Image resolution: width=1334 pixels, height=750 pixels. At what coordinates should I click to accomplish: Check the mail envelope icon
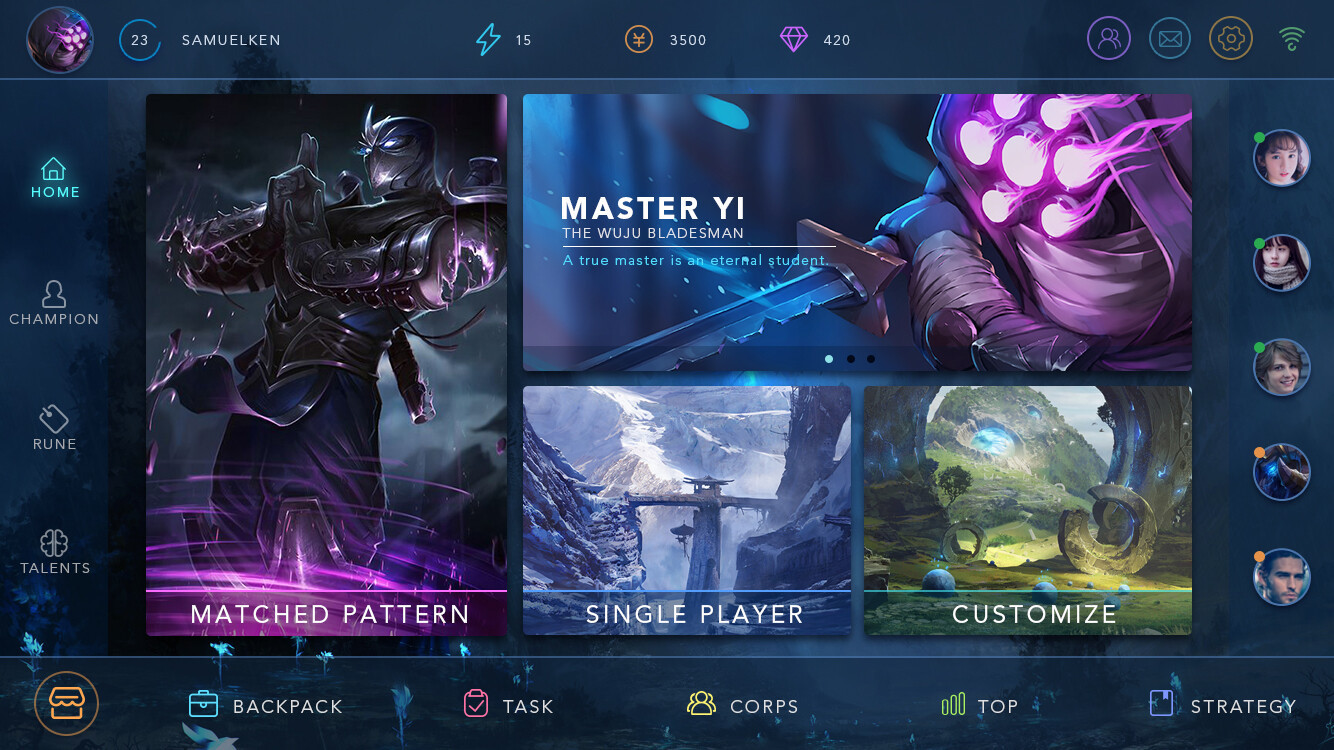[1170, 40]
